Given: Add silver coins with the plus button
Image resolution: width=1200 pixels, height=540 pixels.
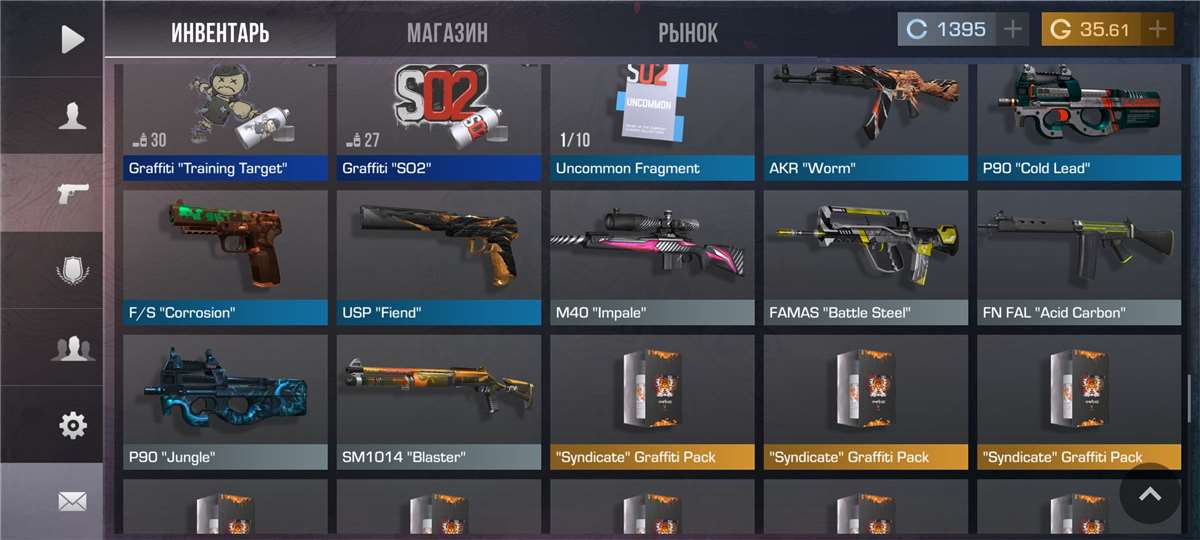Looking at the screenshot, I should coord(1014,29).
